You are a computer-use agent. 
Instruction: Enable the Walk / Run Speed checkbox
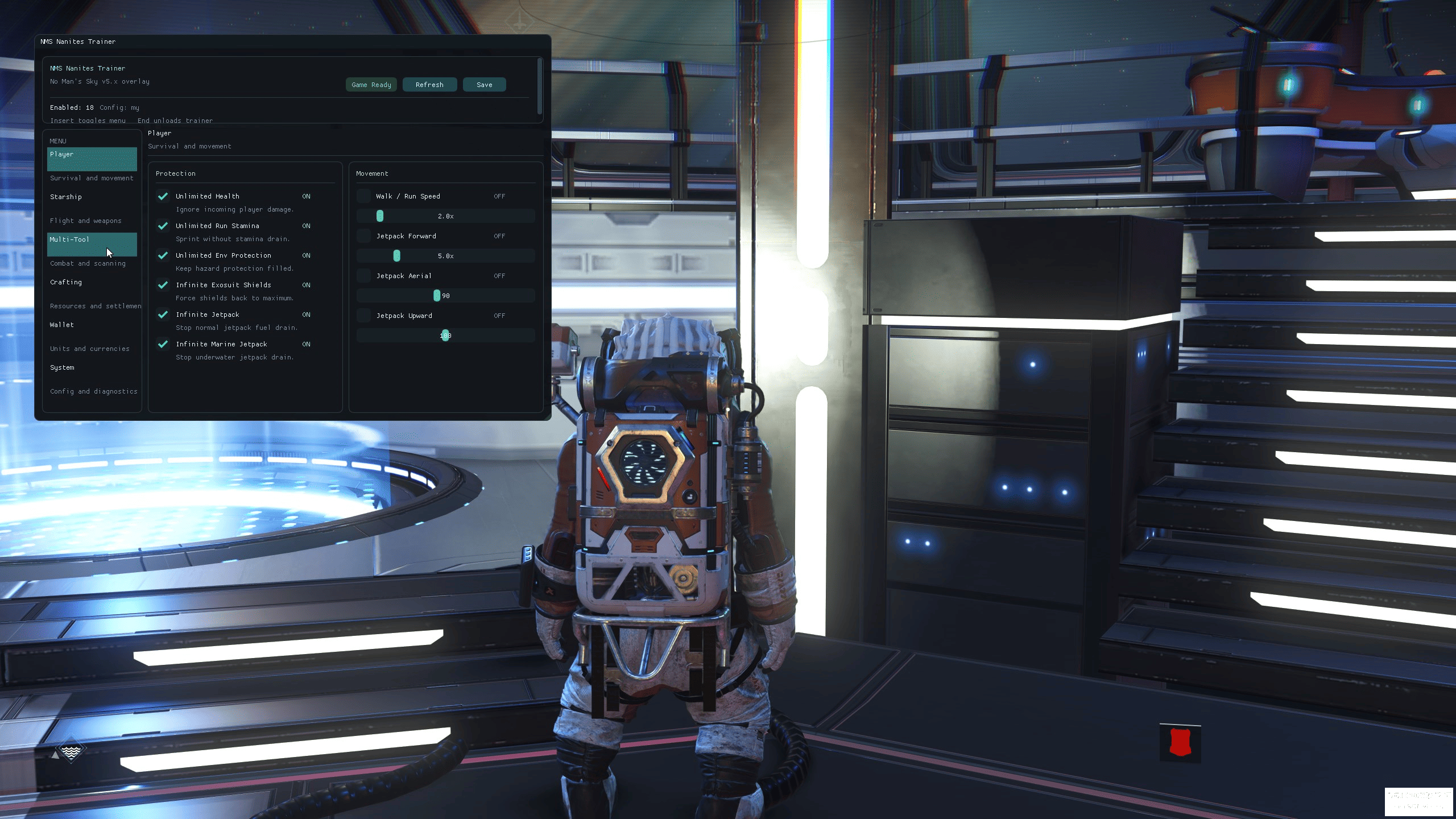pyautogui.click(x=363, y=196)
